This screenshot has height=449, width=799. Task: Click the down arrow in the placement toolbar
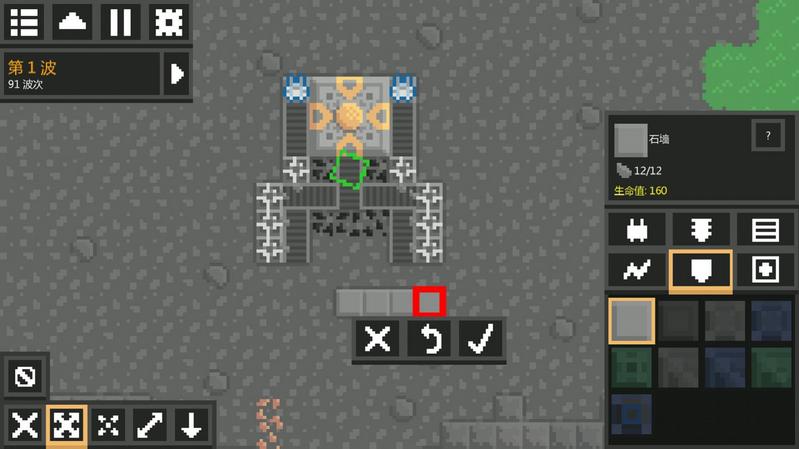tap(190, 425)
